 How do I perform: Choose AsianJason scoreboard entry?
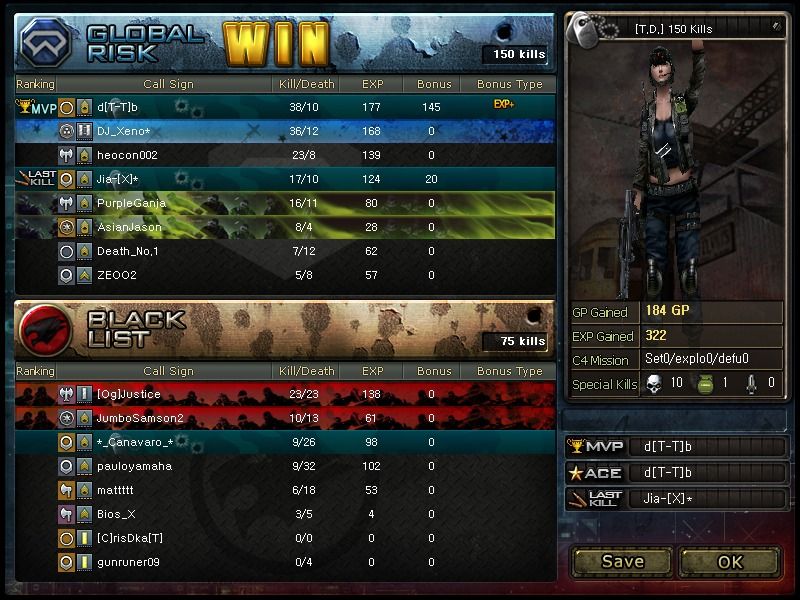coord(285,227)
